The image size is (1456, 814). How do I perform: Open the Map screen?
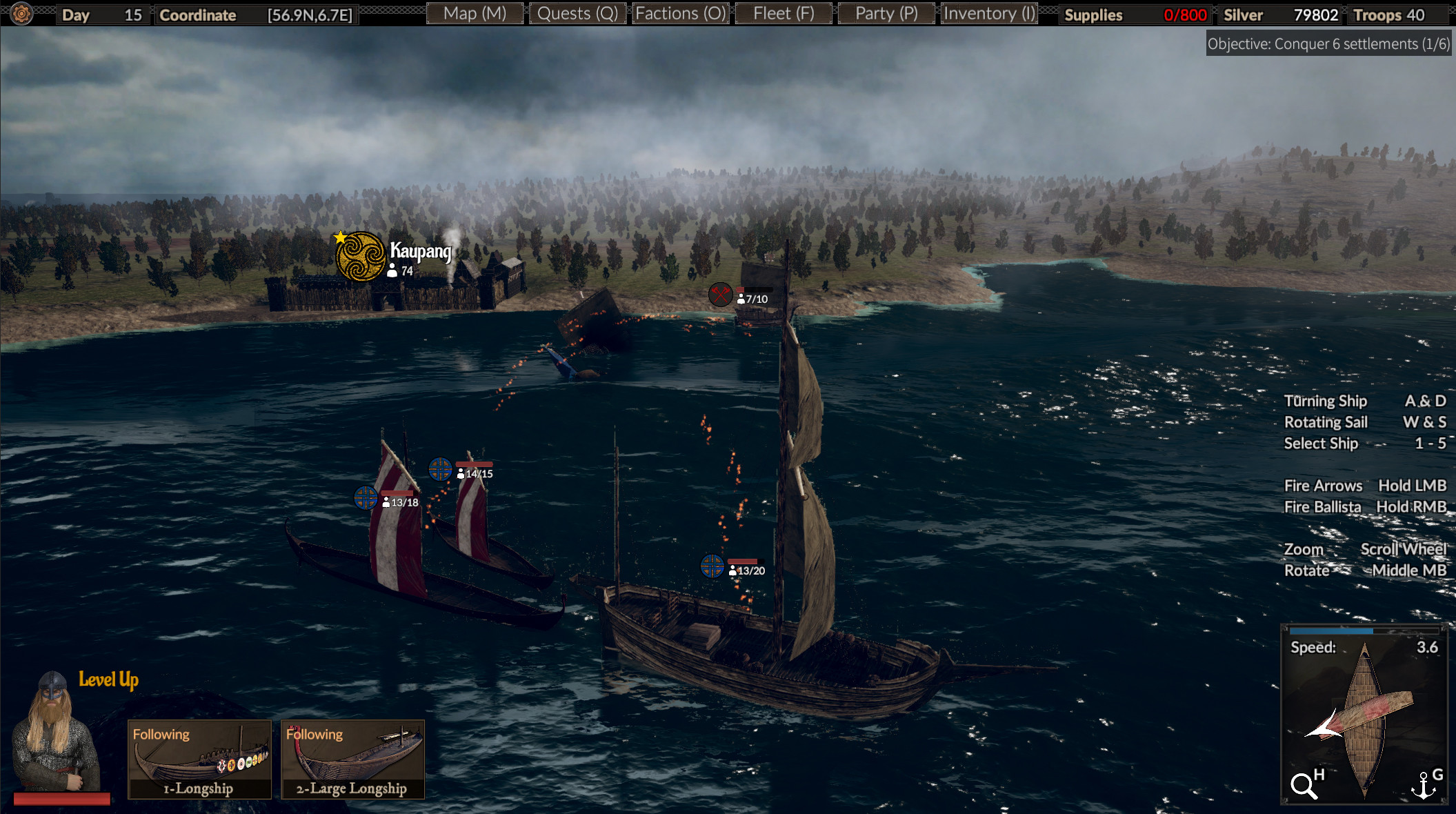pyautogui.click(x=475, y=13)
